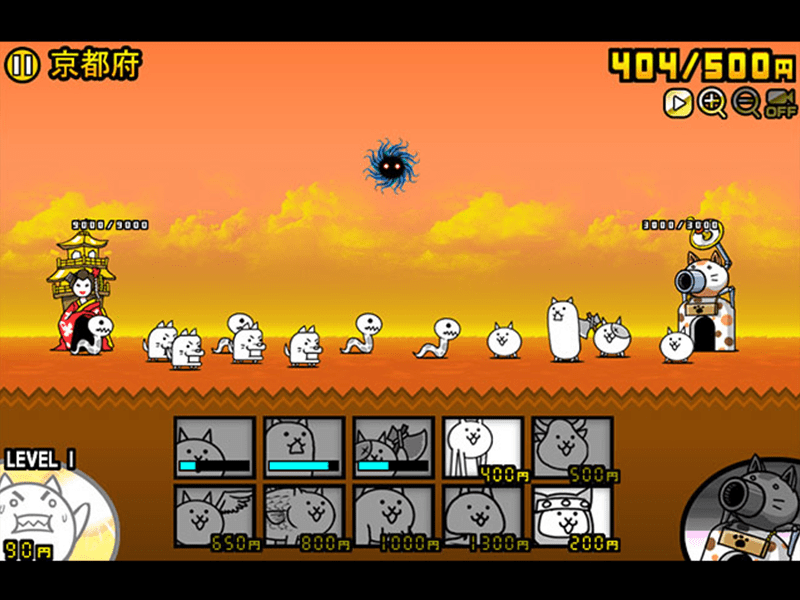The image size is (800, 600).
Task: Zoom out with the minus magnifier
Action: (x=746, y=102)
